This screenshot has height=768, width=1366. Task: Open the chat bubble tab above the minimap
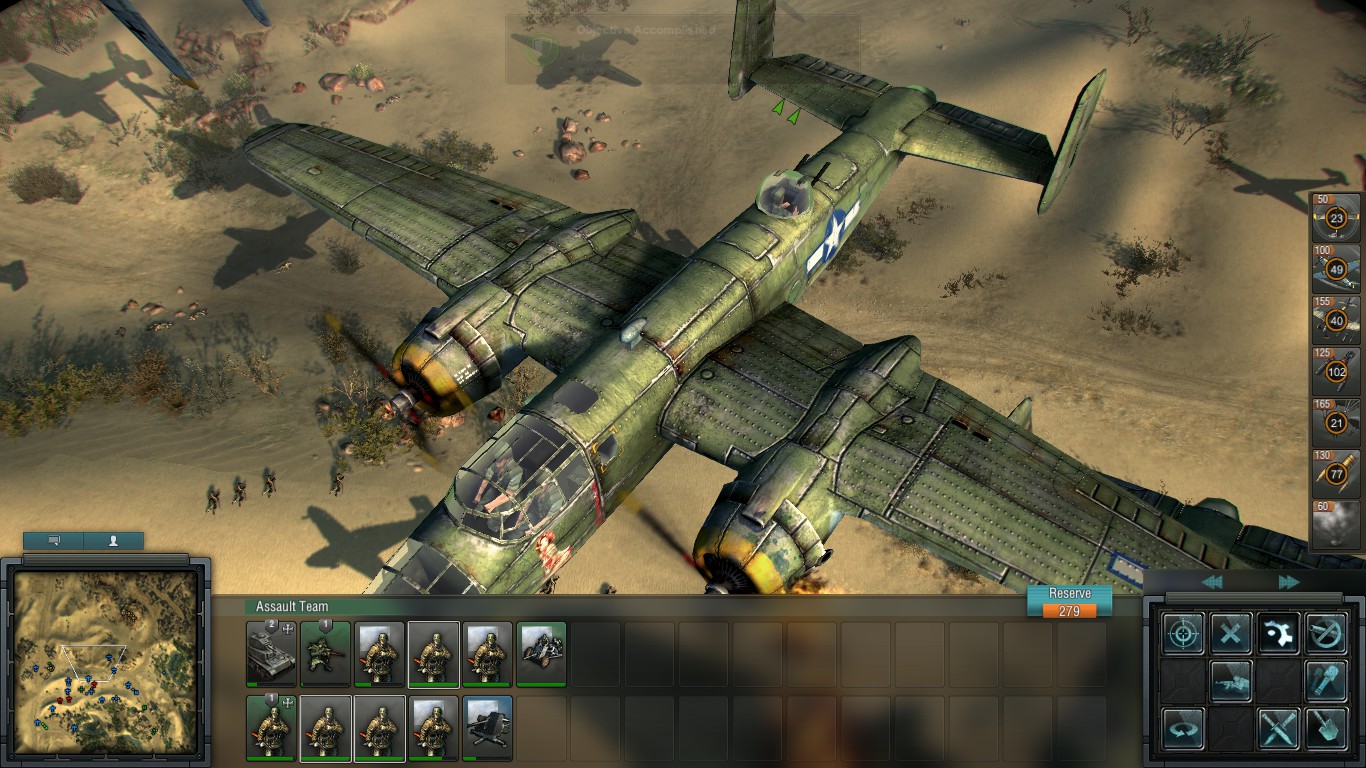(x=52, y=541)
